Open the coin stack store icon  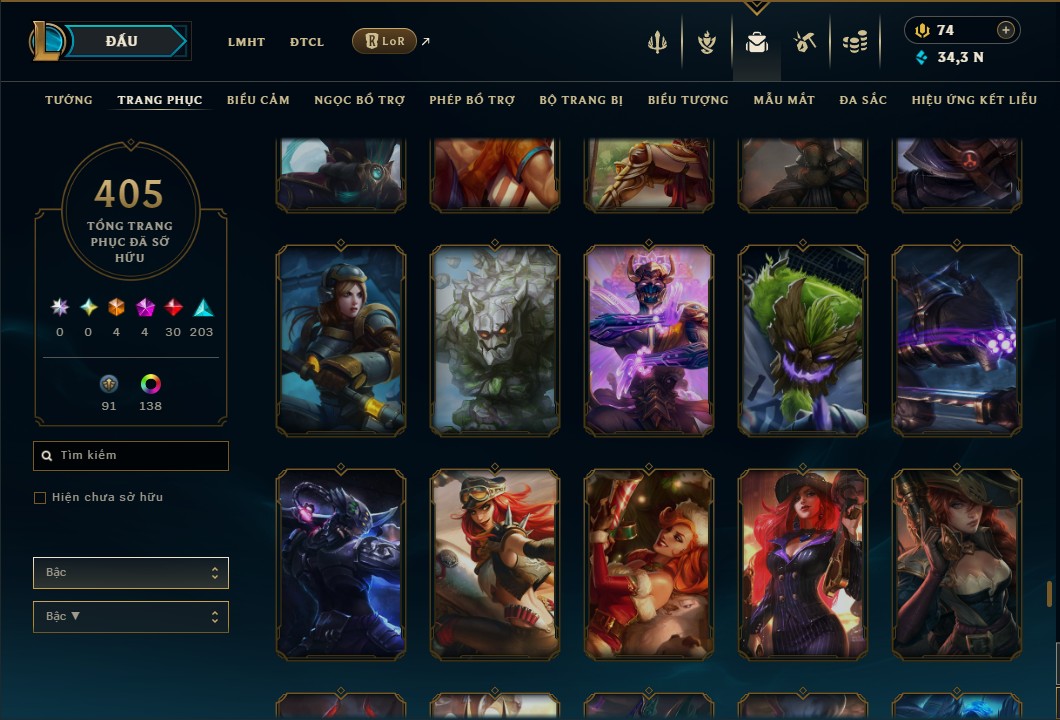coord(854,42)
